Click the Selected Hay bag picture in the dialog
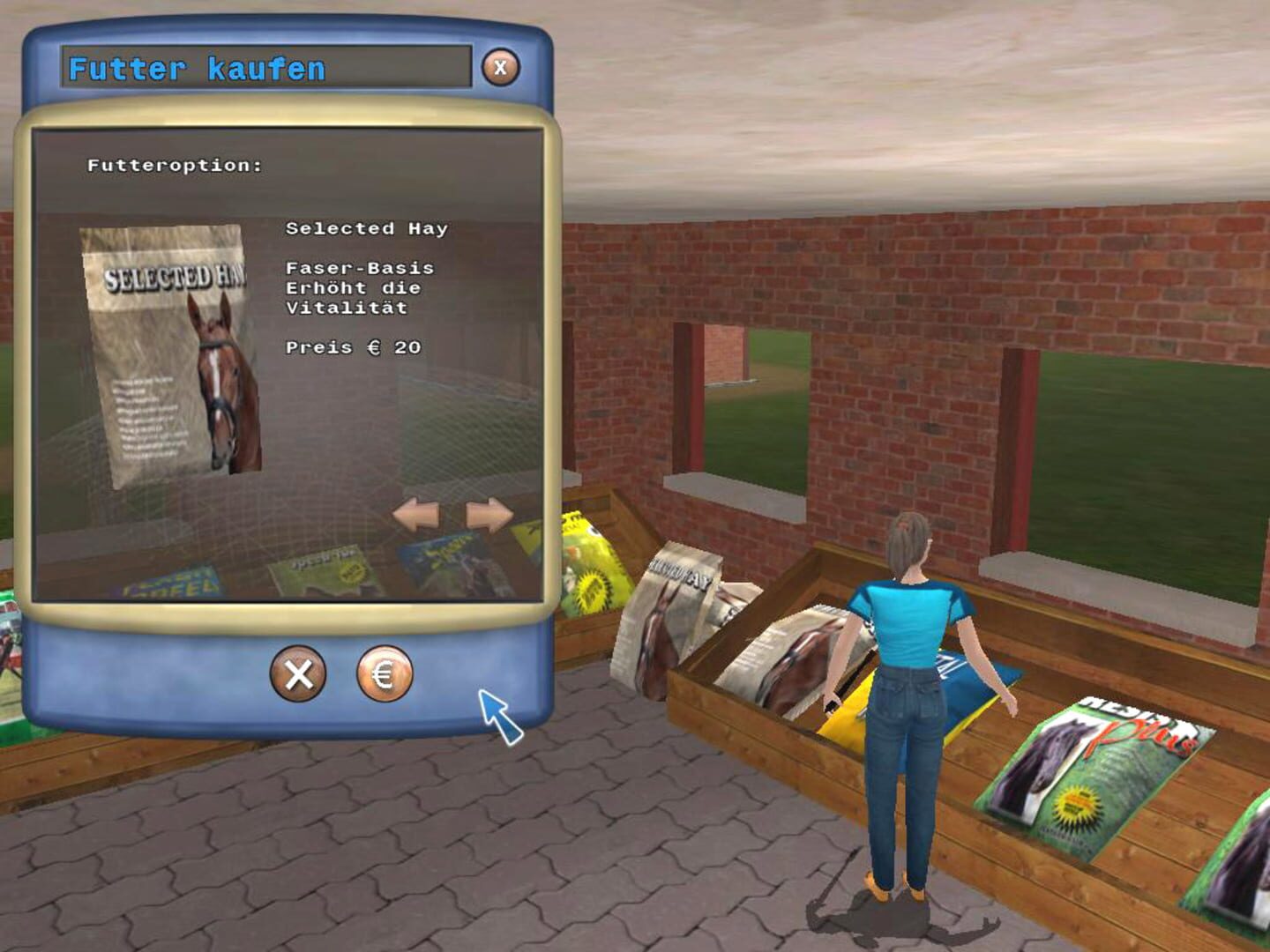The height and width of the screenshot is (952, 1270). [168, 353]
